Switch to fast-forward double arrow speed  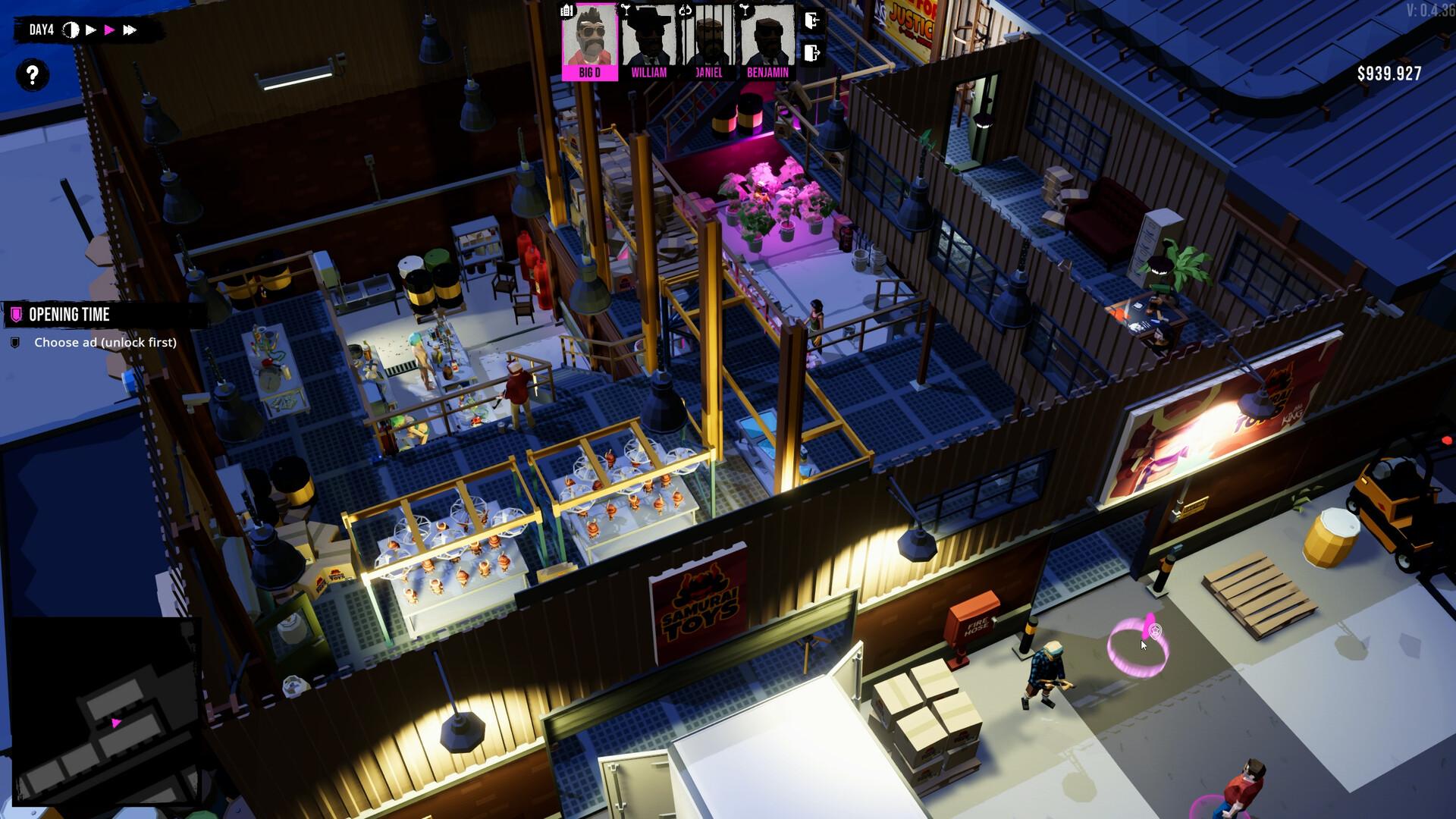130,30
